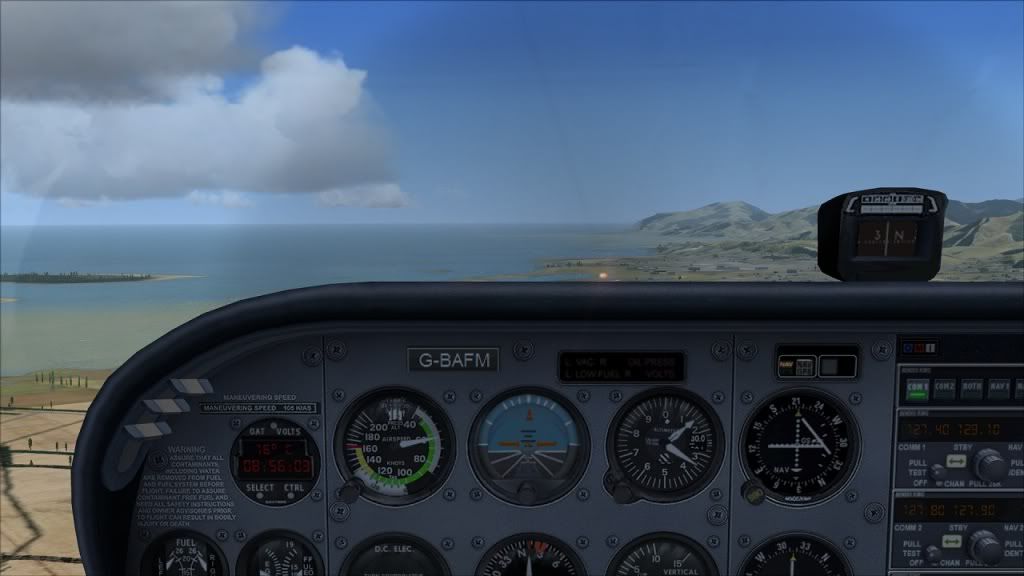Viewport: 1024px width, 576px height.
Task: Toggle the OAT/VOLTS display button
Action: pyautogui.click(x=275, y=432)
